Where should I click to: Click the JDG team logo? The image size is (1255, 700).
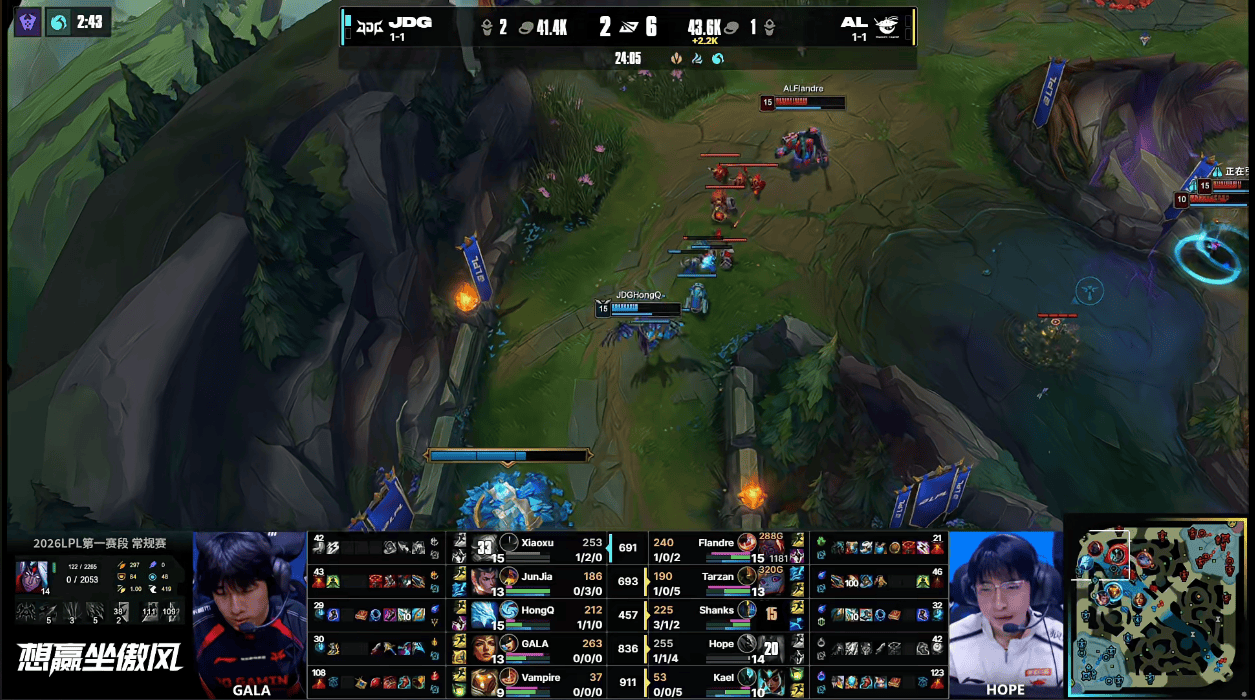point(372,23)
